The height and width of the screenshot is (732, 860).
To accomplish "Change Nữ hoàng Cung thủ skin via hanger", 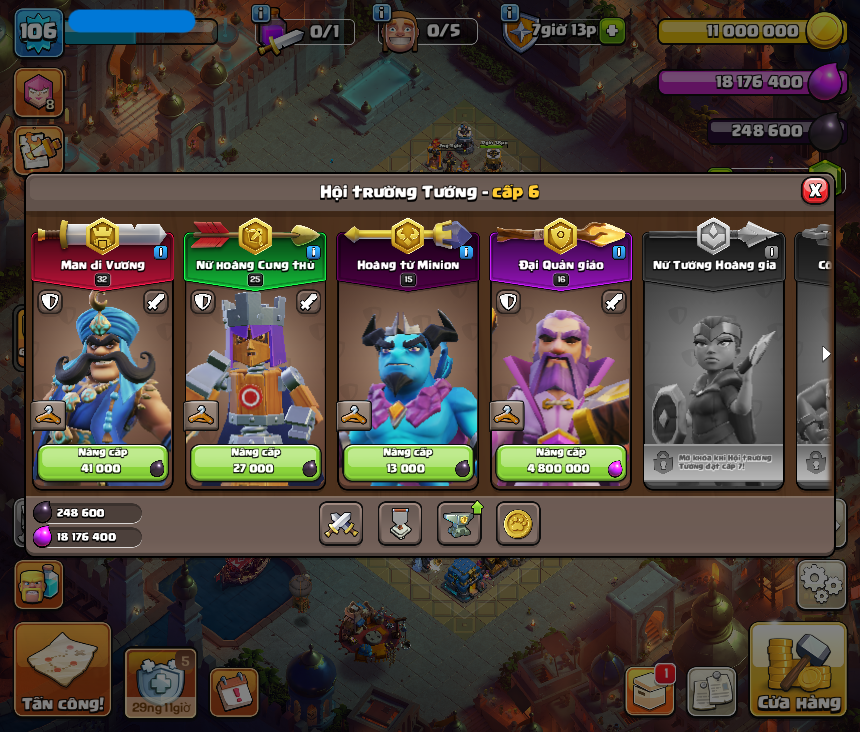I will pos(201,415).
